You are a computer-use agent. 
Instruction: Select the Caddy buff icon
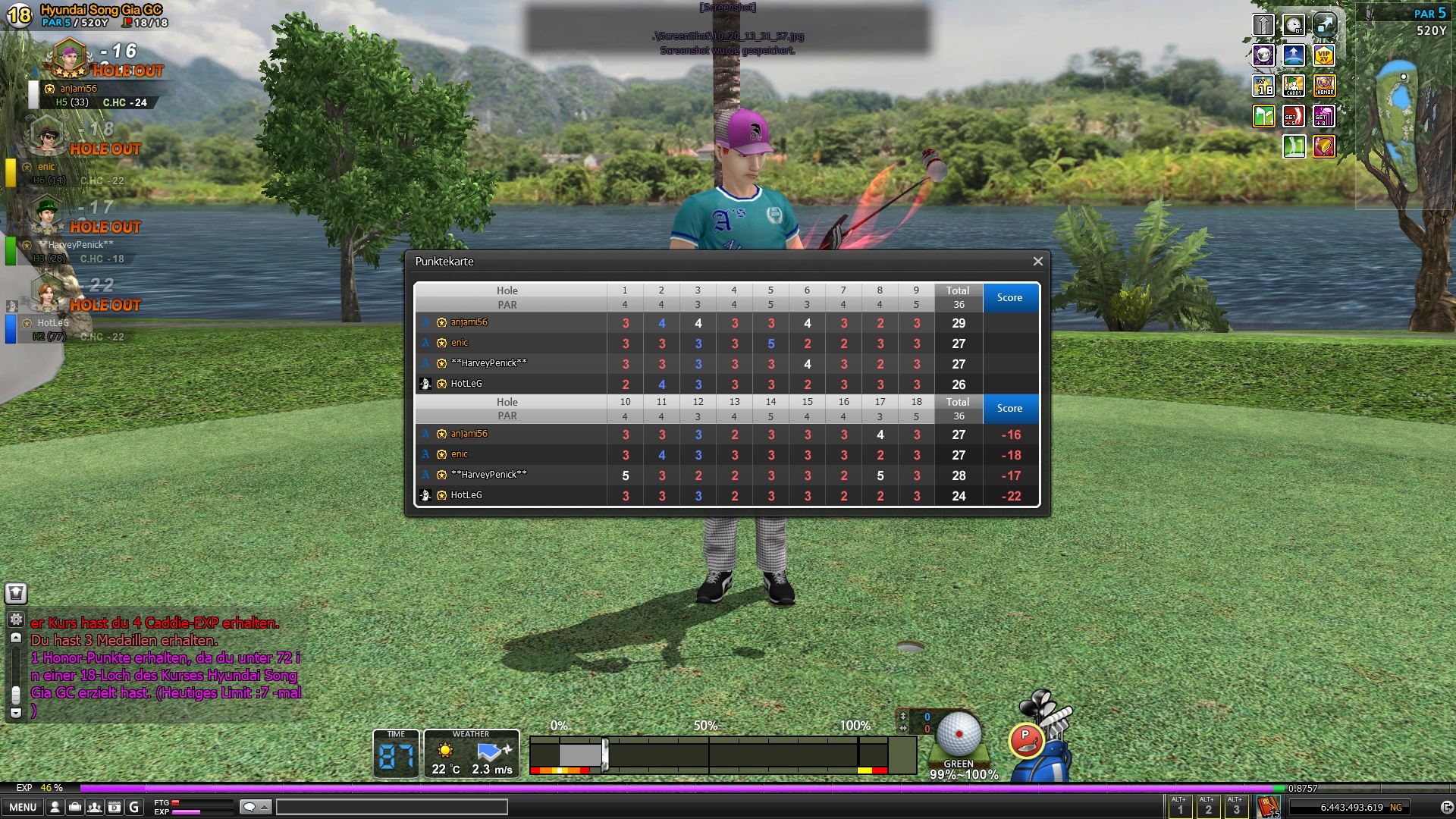(1294, 86)
